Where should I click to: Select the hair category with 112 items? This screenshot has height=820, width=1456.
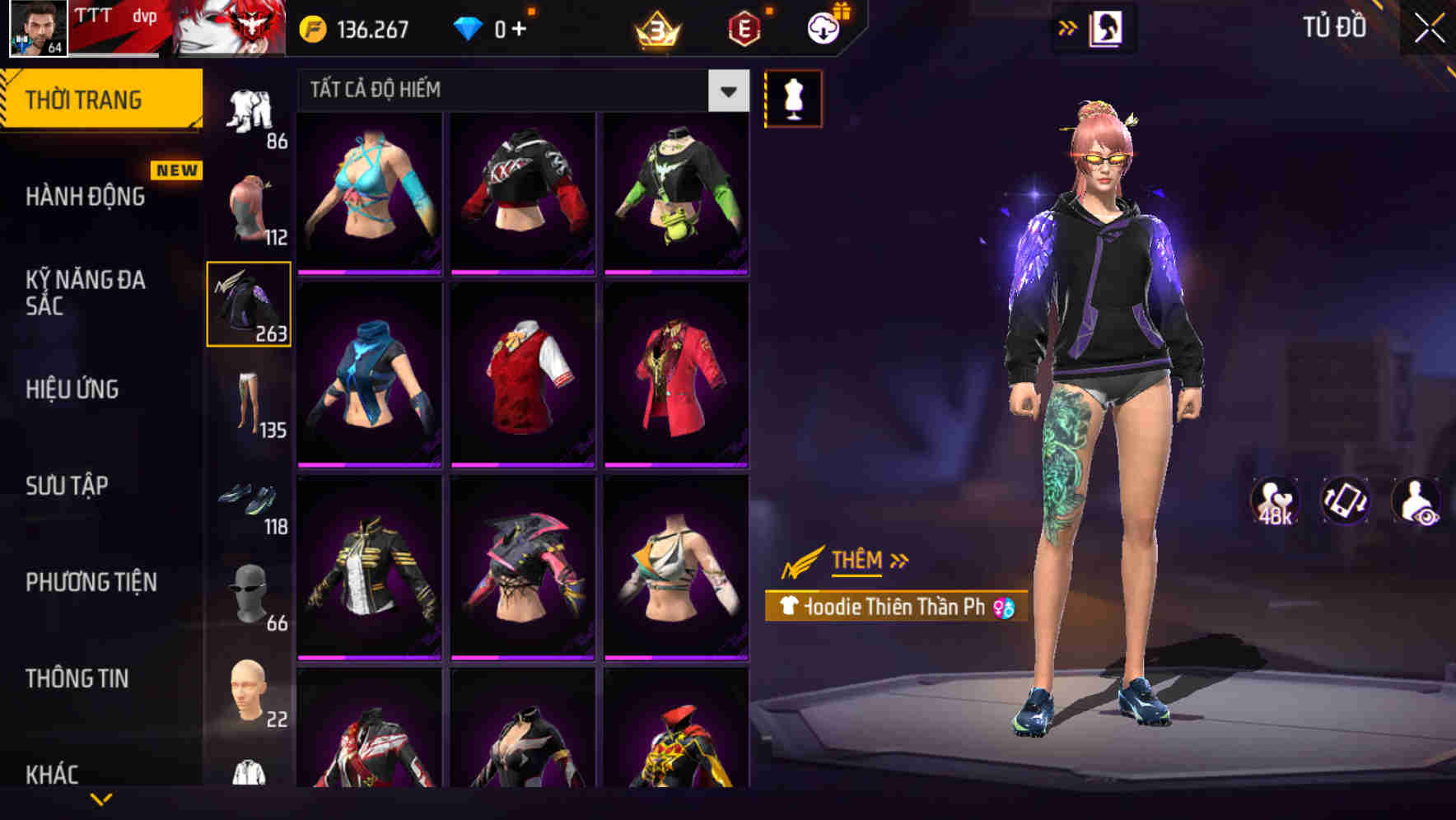[250, 204]
